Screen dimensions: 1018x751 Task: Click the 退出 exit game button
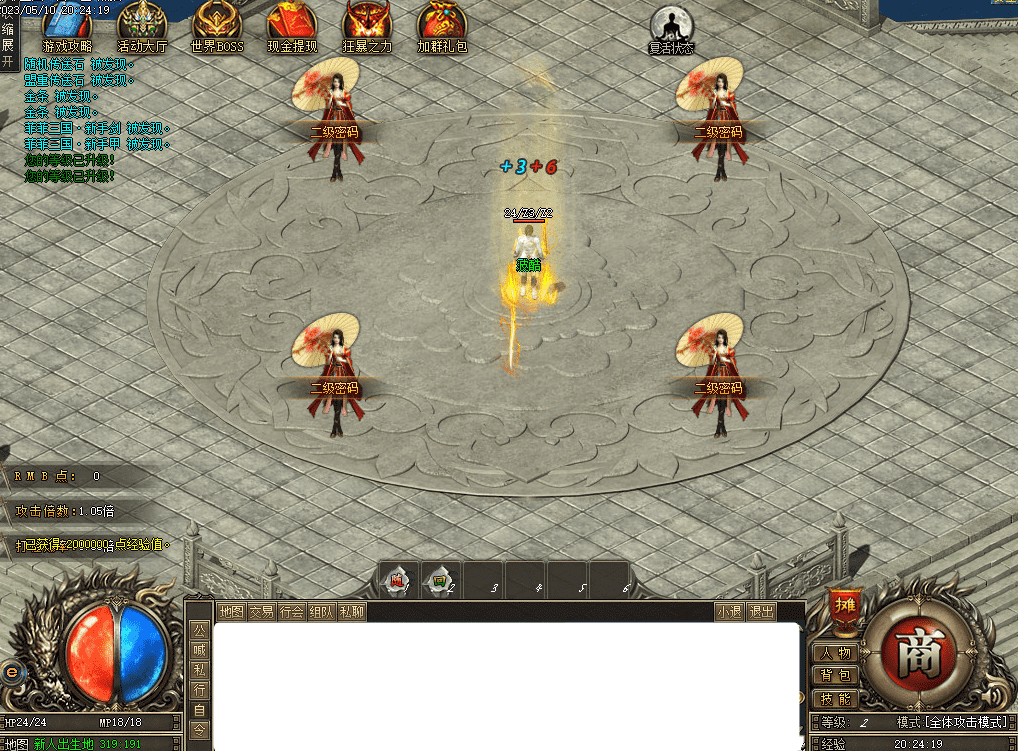pos(761,611)
